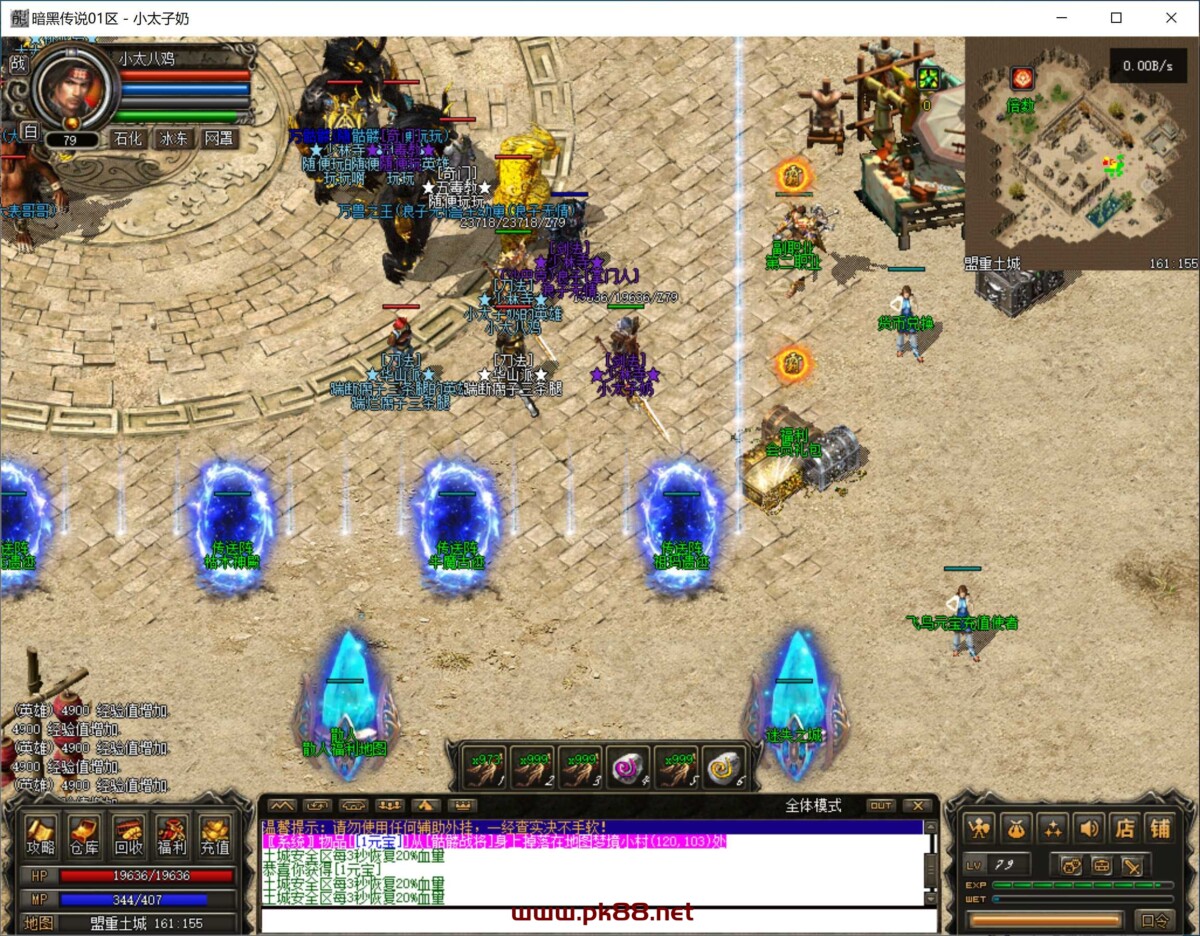1200x936 pixels.
Task: Open the 福利 welfare menu
Action: click(172, 836)
